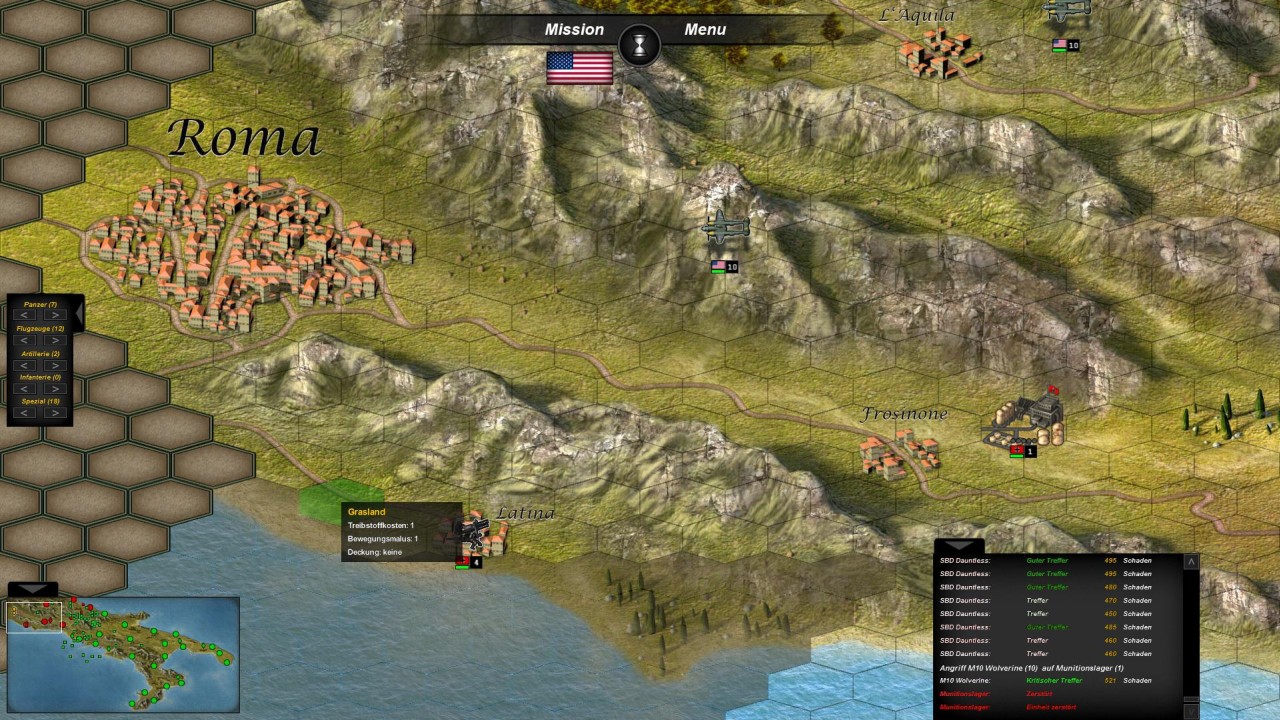Open the main Menu
Screen dimensions: 1280x720
pyautogui.click(x=705, y=29)
